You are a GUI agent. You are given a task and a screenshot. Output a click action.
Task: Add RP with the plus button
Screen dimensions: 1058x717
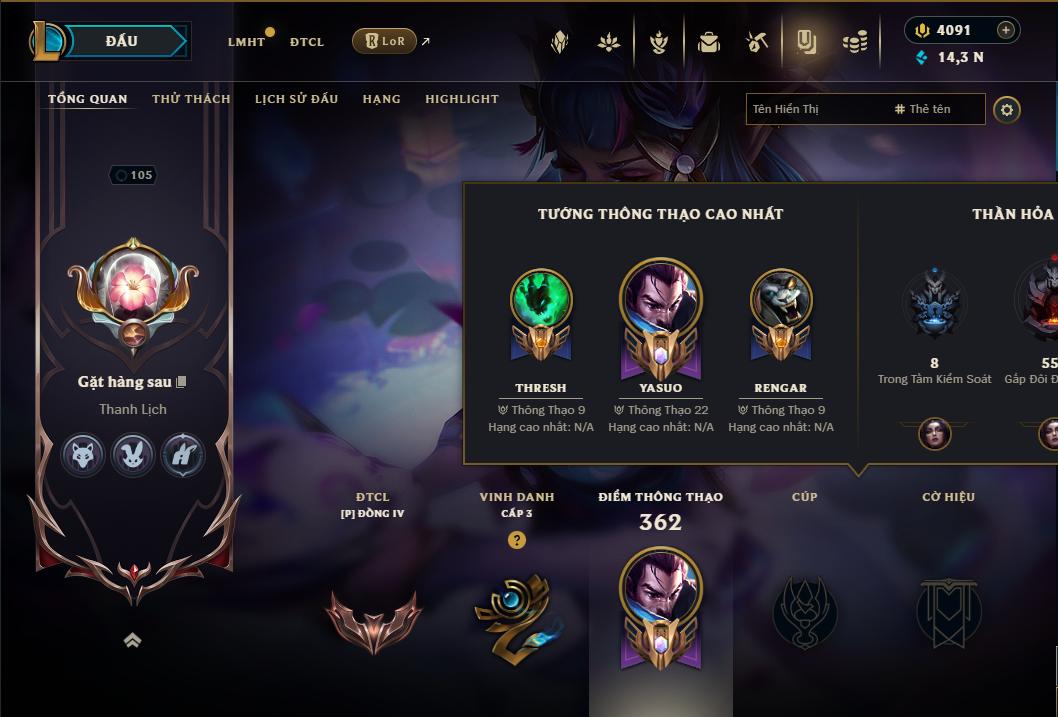pyautogui.click(x=1005, y=30)
